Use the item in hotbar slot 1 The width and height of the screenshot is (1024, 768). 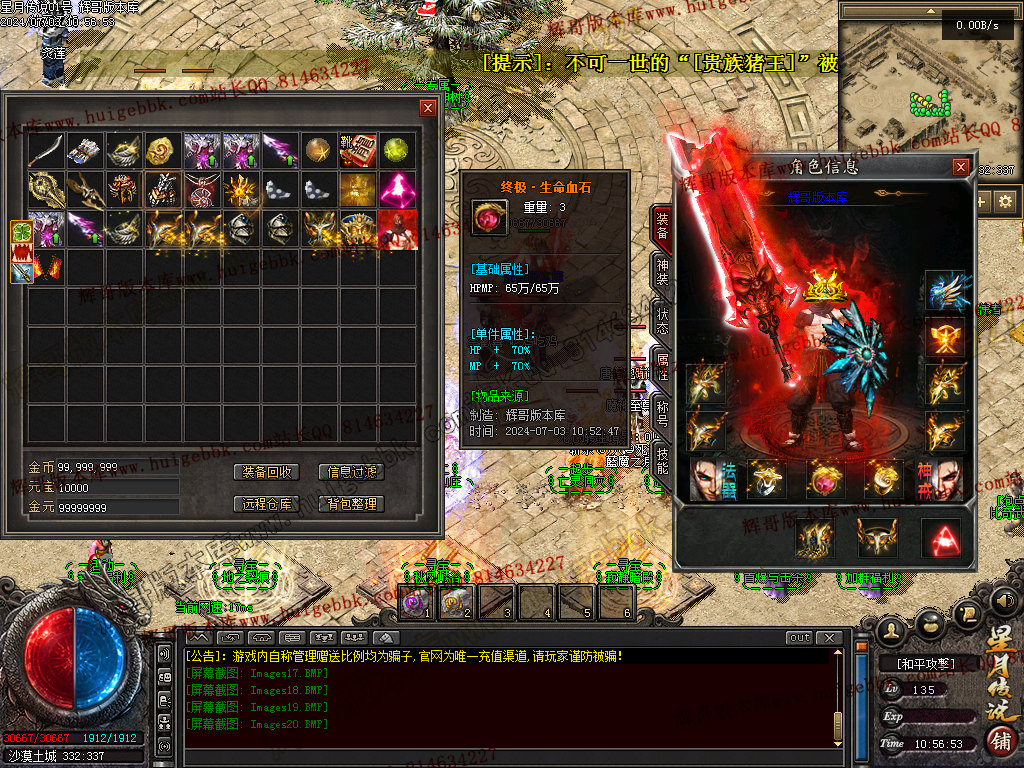(416, 602)
